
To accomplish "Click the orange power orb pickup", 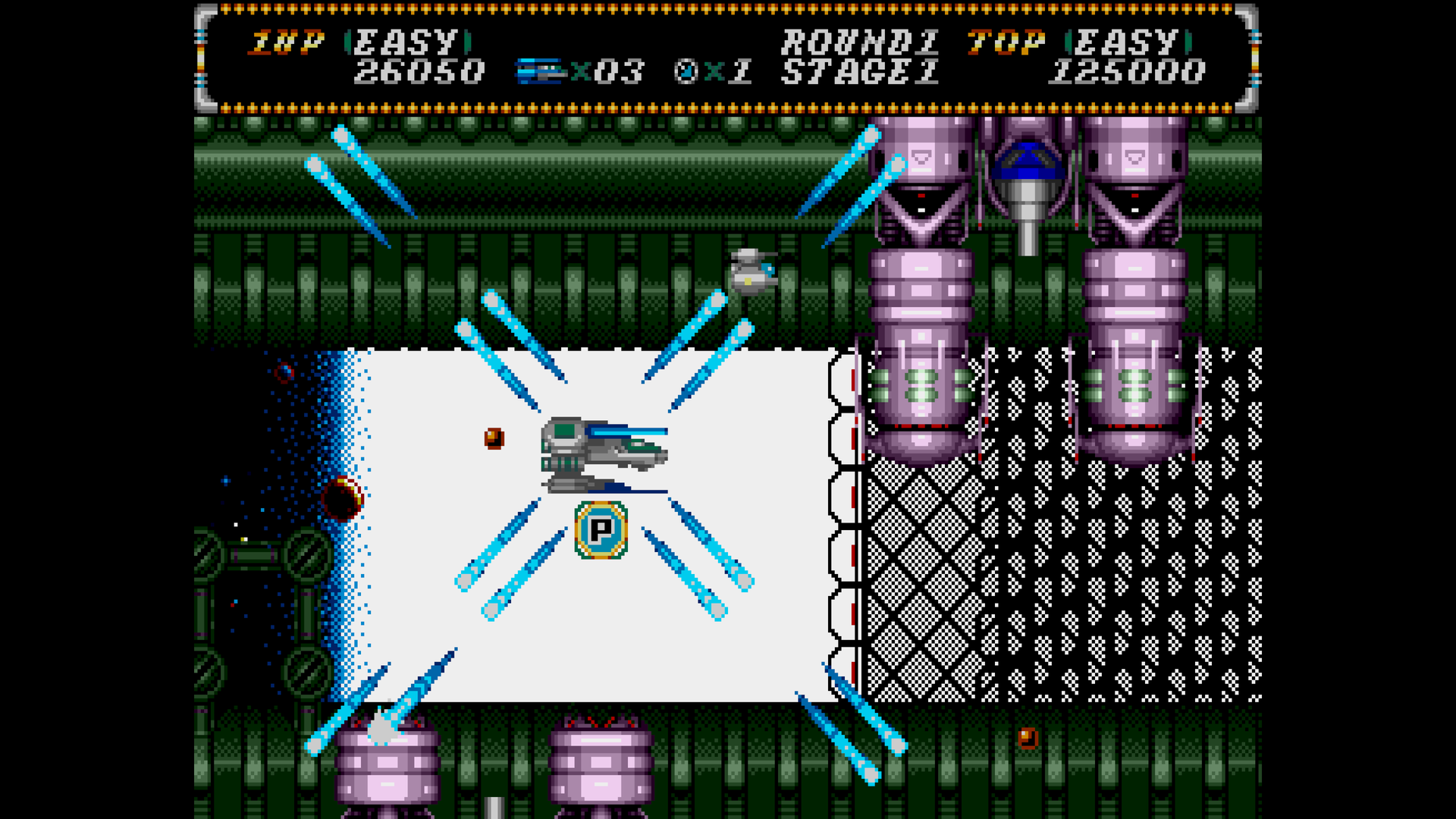I will 493,438.
